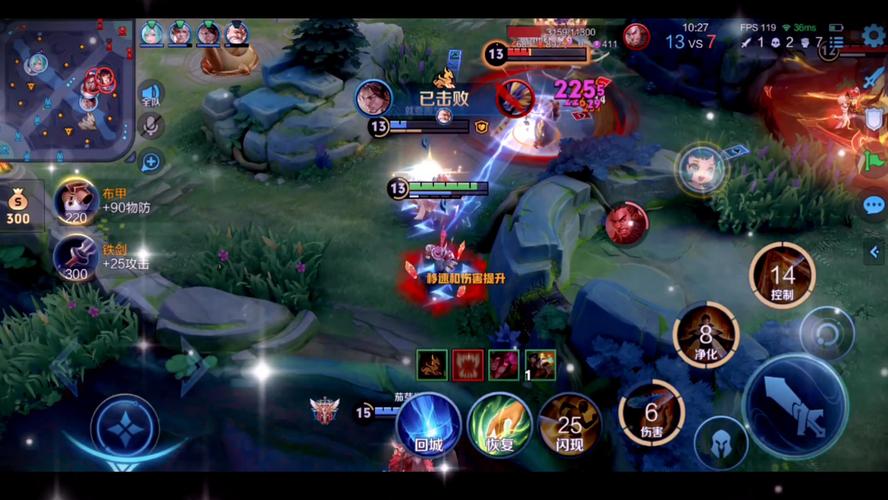Select the helmet target button beside attack

pos(721,443)
